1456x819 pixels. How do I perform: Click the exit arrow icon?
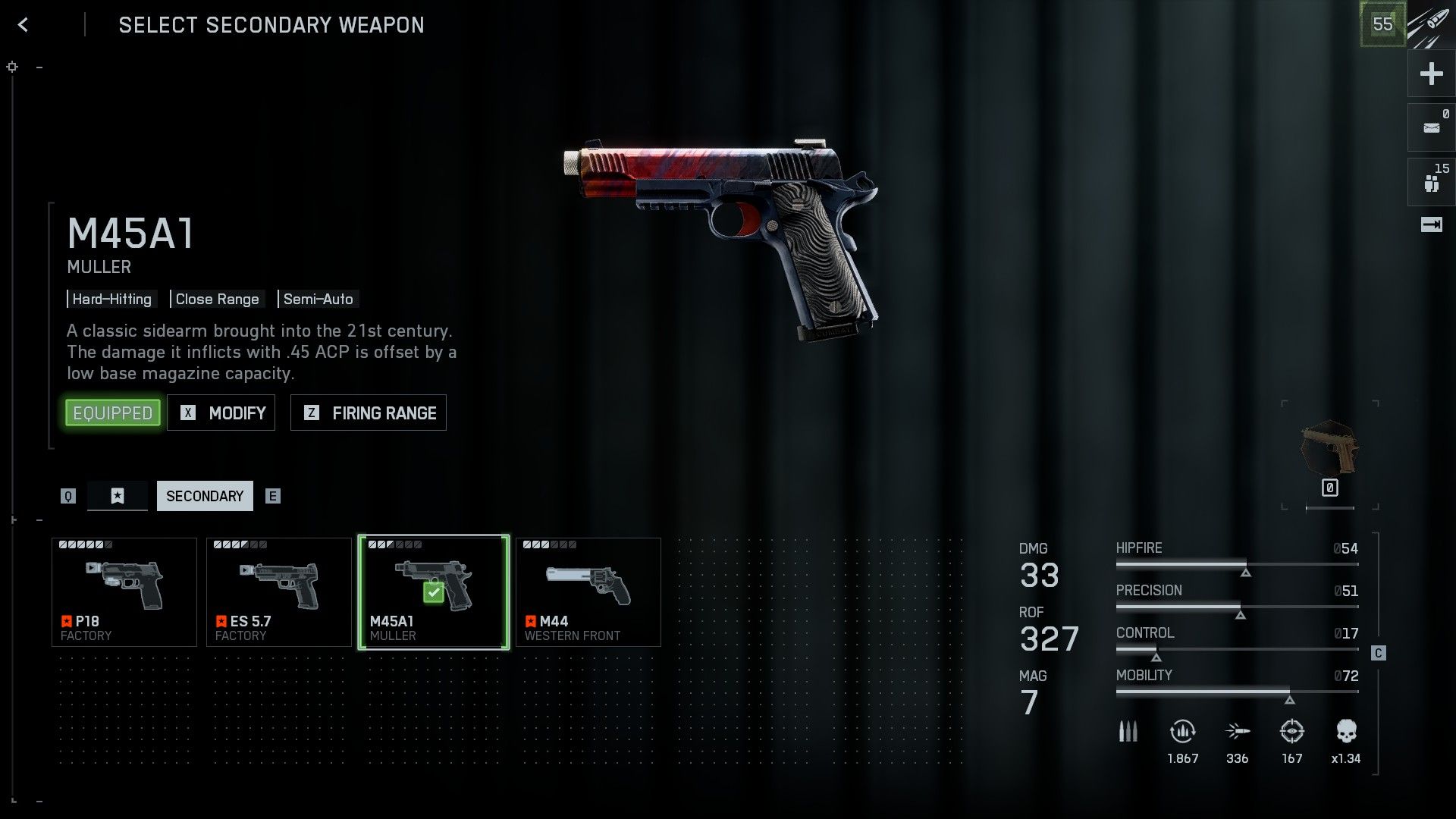[x=1431, y=224]
